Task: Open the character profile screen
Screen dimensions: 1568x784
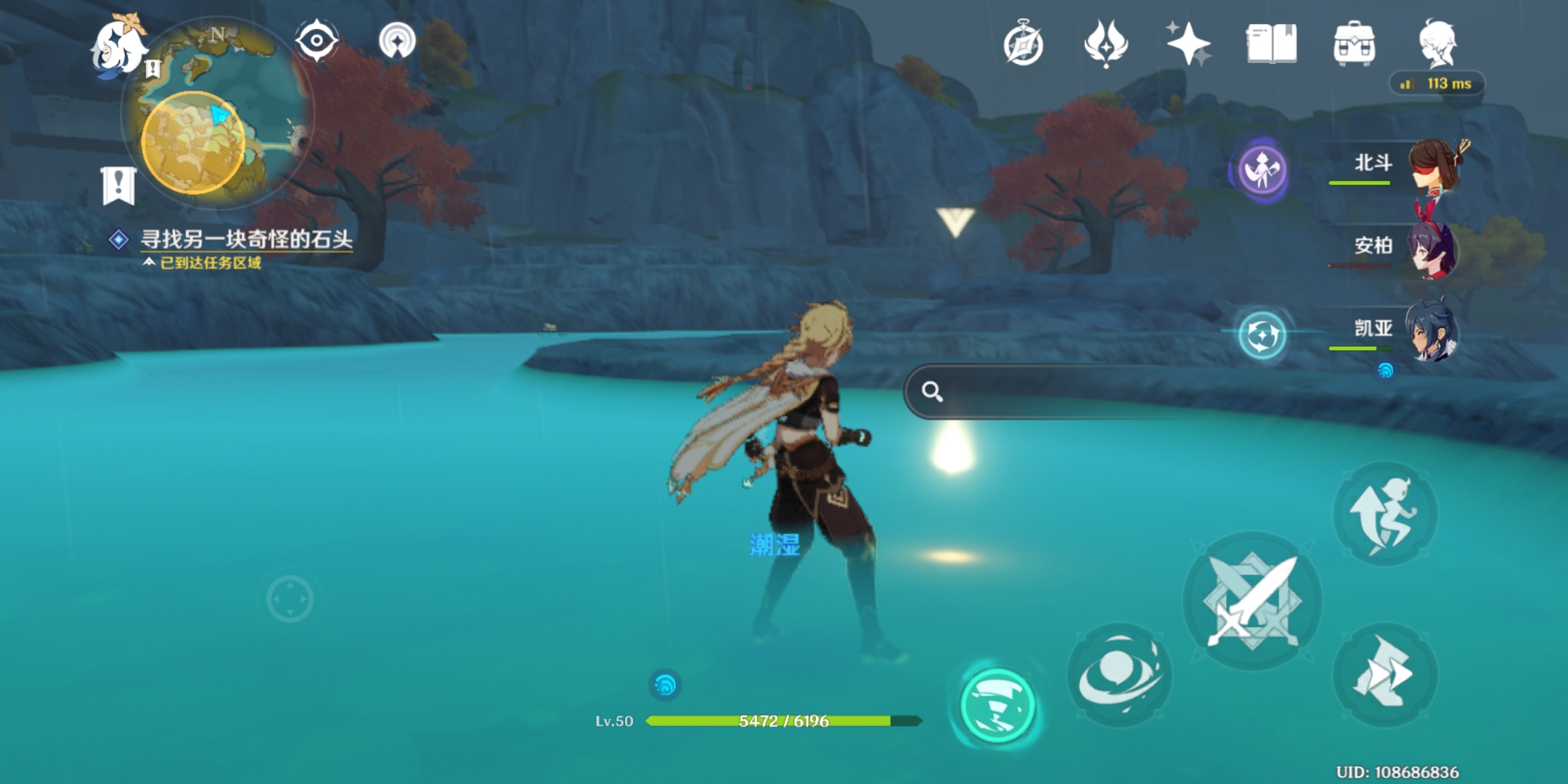Action: [x=1437, y=44]
